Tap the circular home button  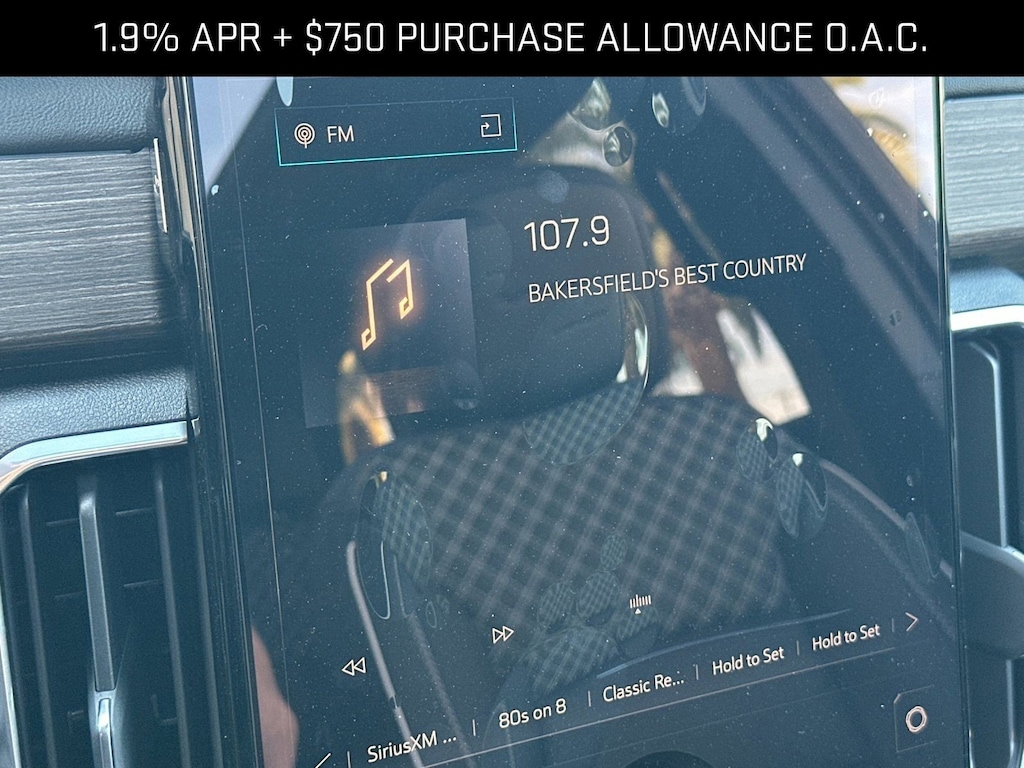[915, 718]
